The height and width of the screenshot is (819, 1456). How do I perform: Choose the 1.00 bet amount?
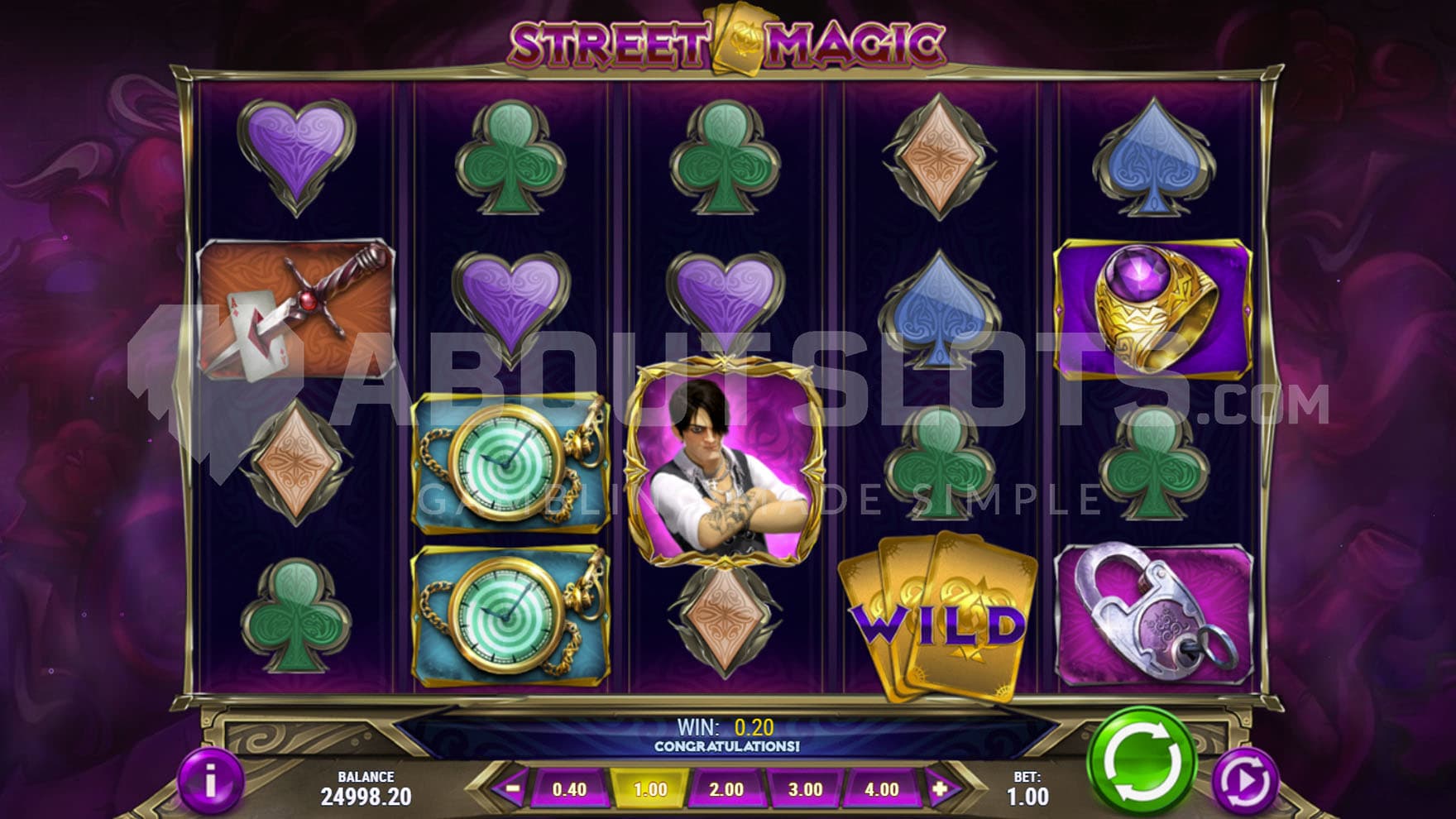(649, 789)
